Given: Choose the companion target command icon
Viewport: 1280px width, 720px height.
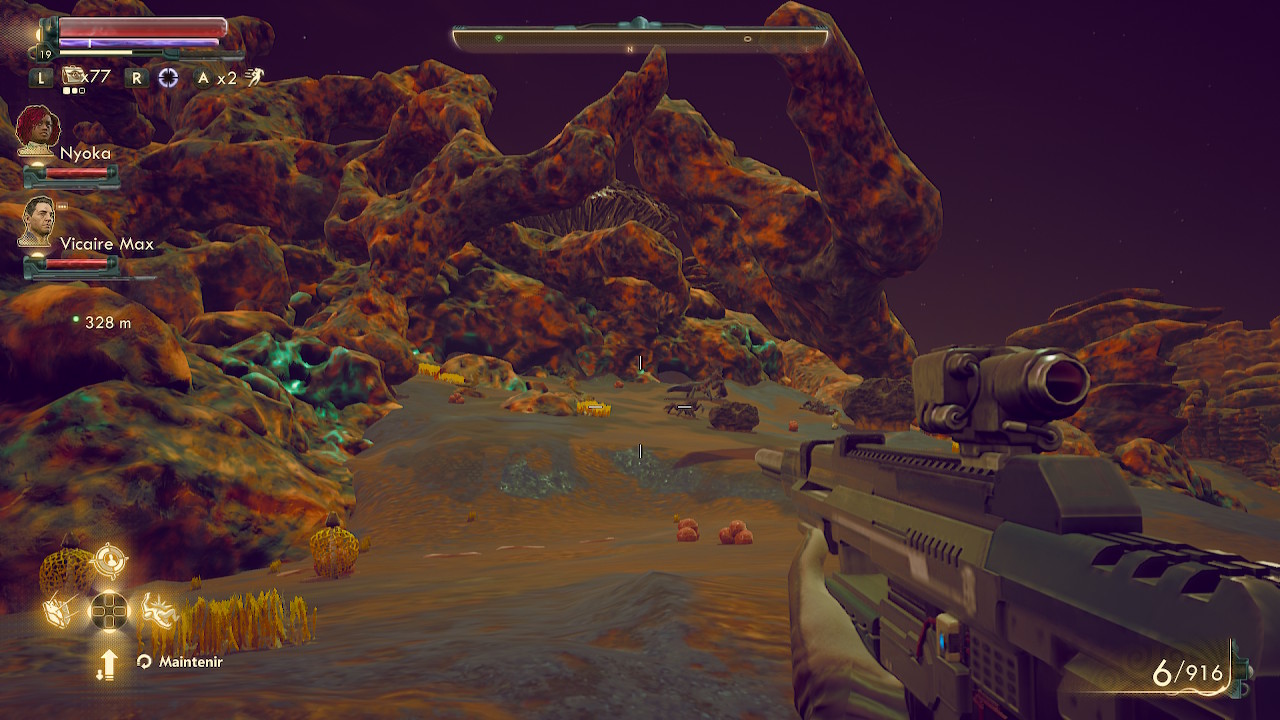Looking at the screenshot, I should click(109, 561).
